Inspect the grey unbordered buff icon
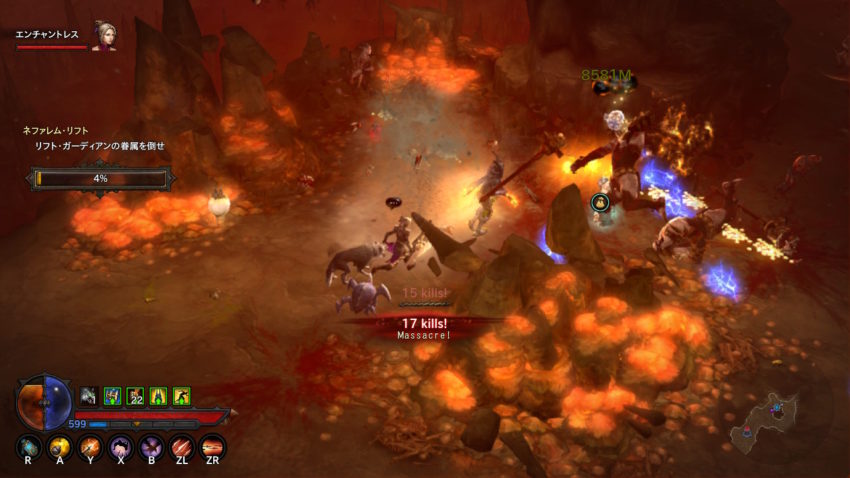The width and height of the screenshot is (850, 478). pyautogui.click(x=89, y=396)
